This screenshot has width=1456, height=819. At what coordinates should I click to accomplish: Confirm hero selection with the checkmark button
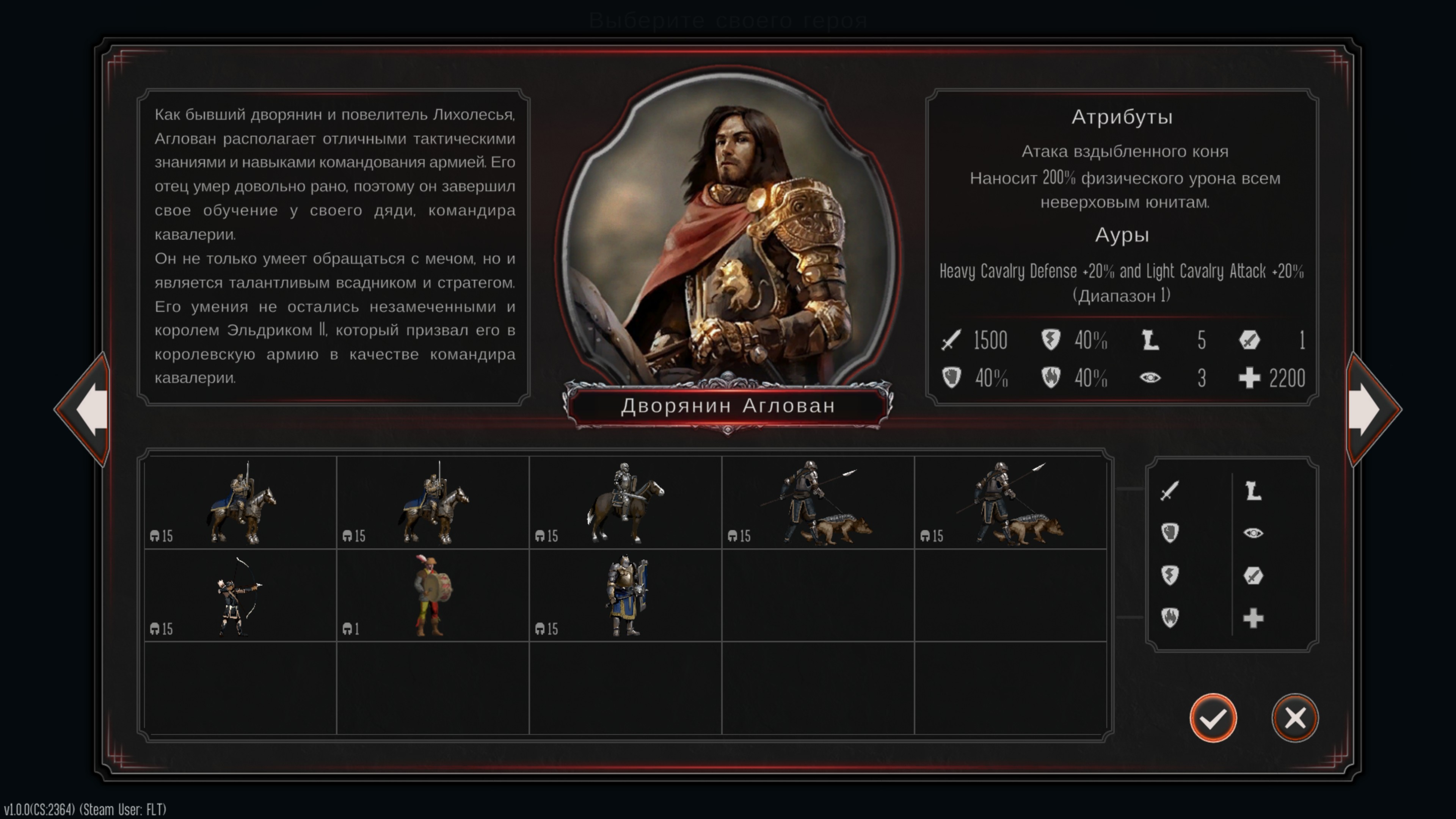(x=1213, y=718)
